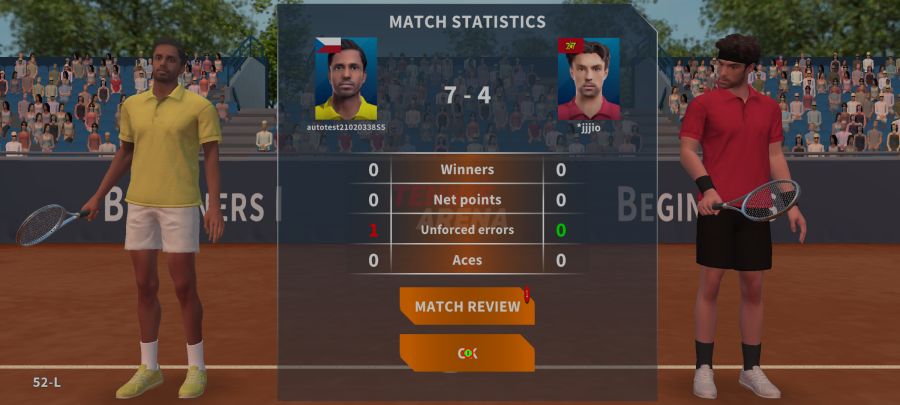Confirm match statistics with the OK button
The image size is (900, 405).
(467, 353)
